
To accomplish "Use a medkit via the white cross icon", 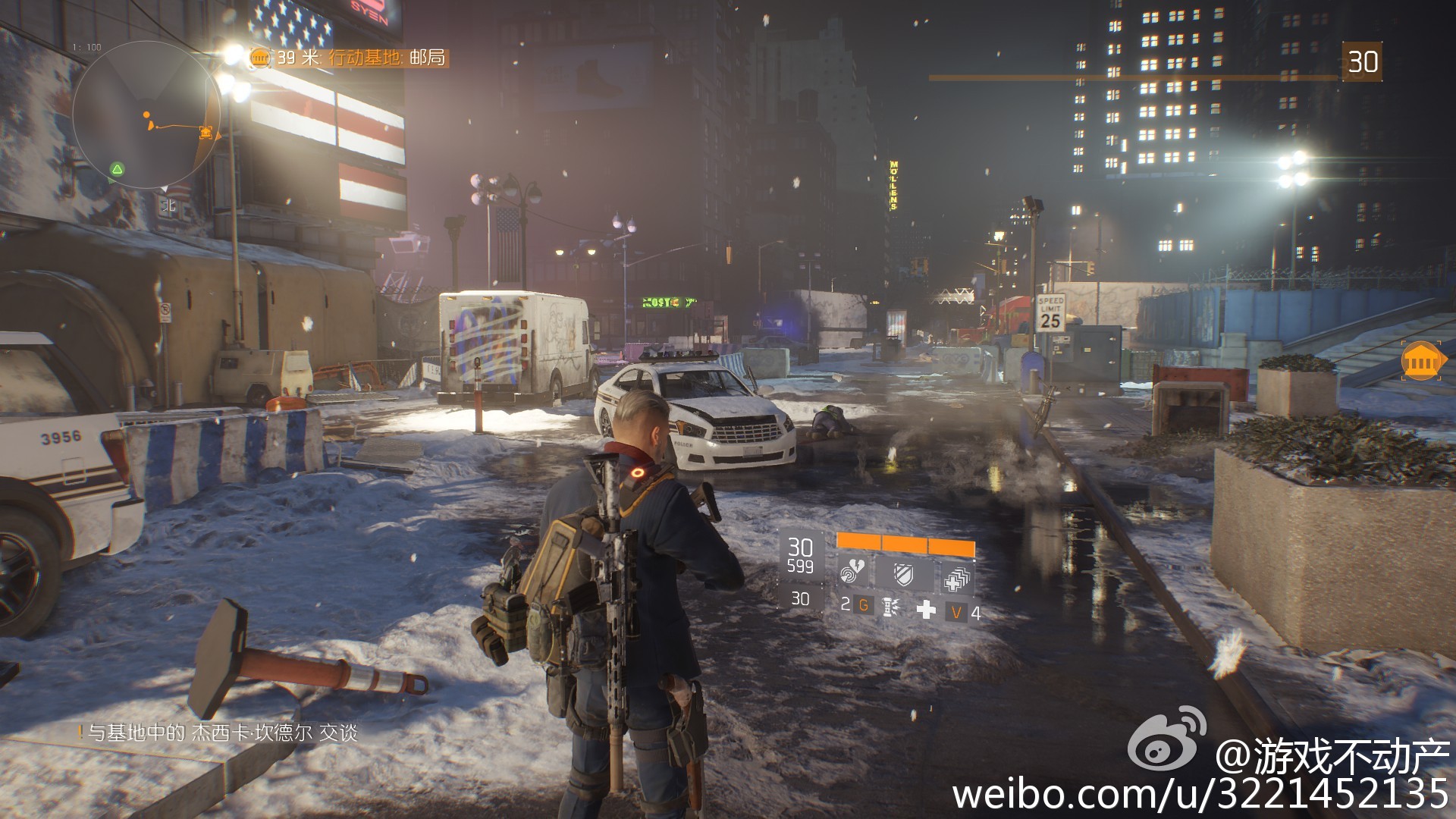I will pyautogui.click(x=926, y=610).
